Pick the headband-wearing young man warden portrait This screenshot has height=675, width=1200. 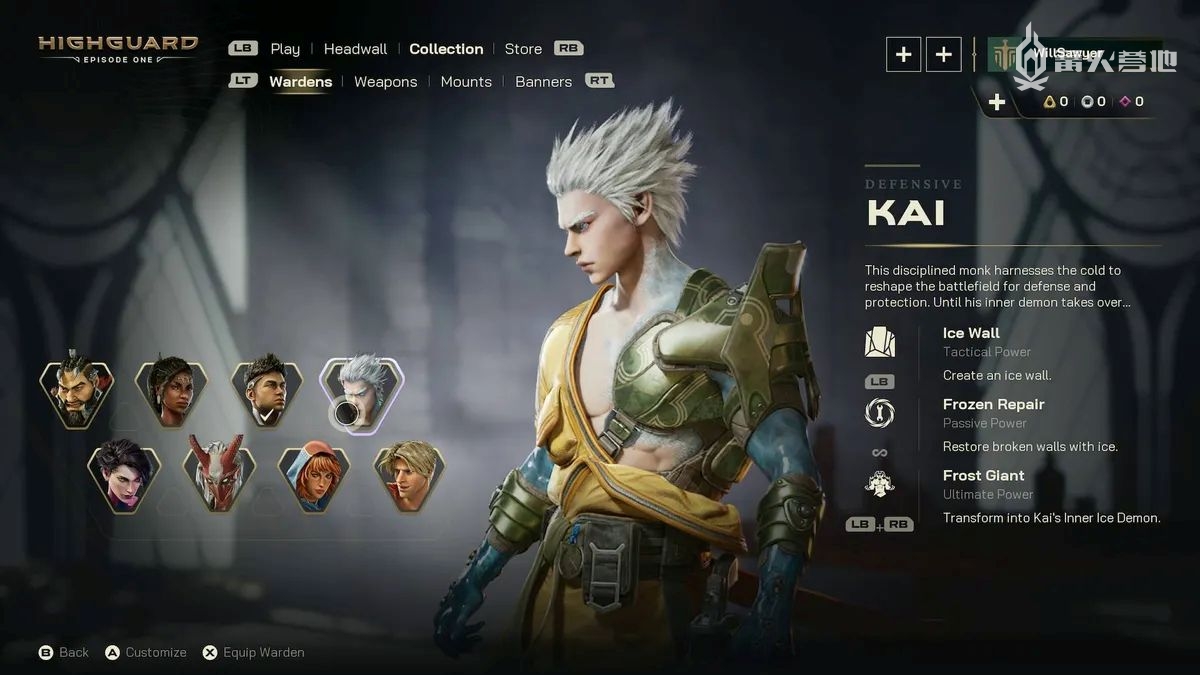(267, 394)
